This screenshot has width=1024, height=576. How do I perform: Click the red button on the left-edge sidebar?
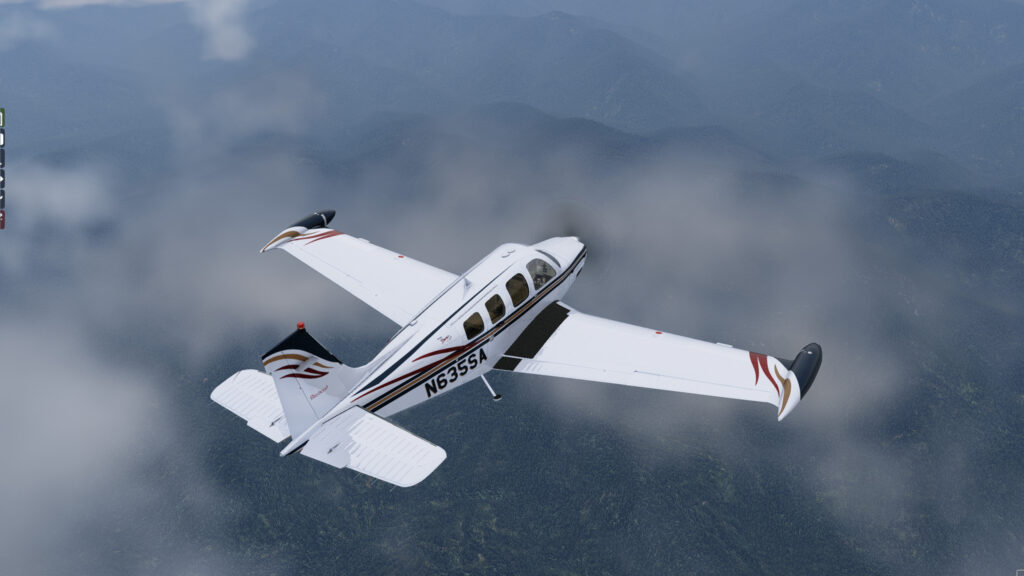point(2,219)
